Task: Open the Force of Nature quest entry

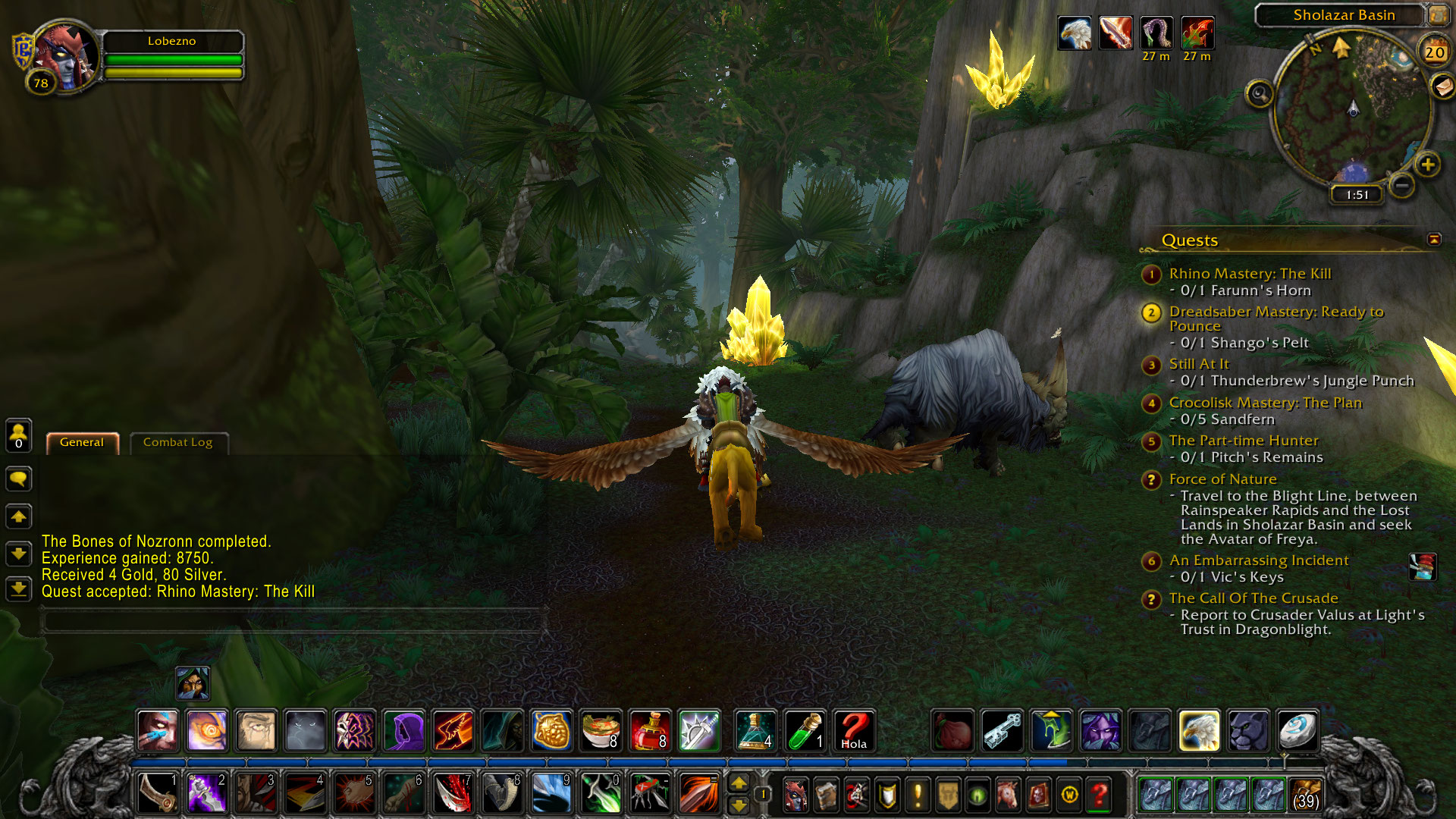Action: [1222, 479]
